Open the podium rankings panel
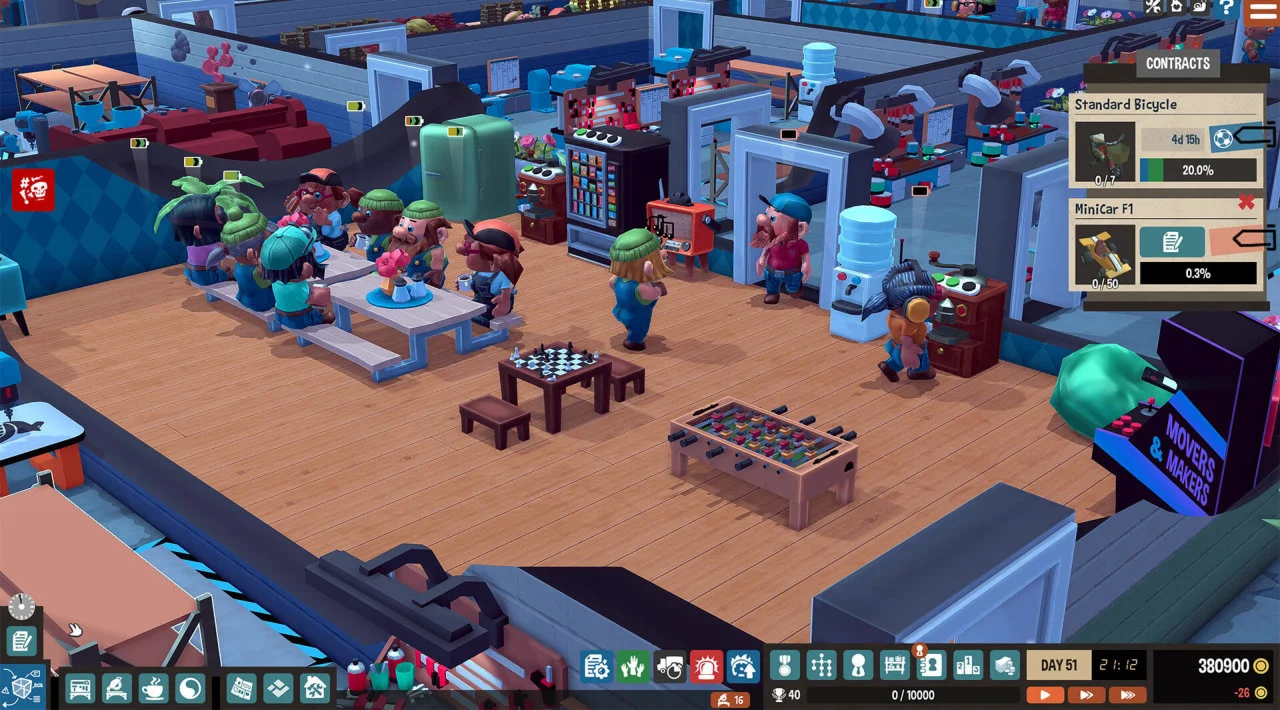This screenshot has height=710, width=1280. click(968, 665)
